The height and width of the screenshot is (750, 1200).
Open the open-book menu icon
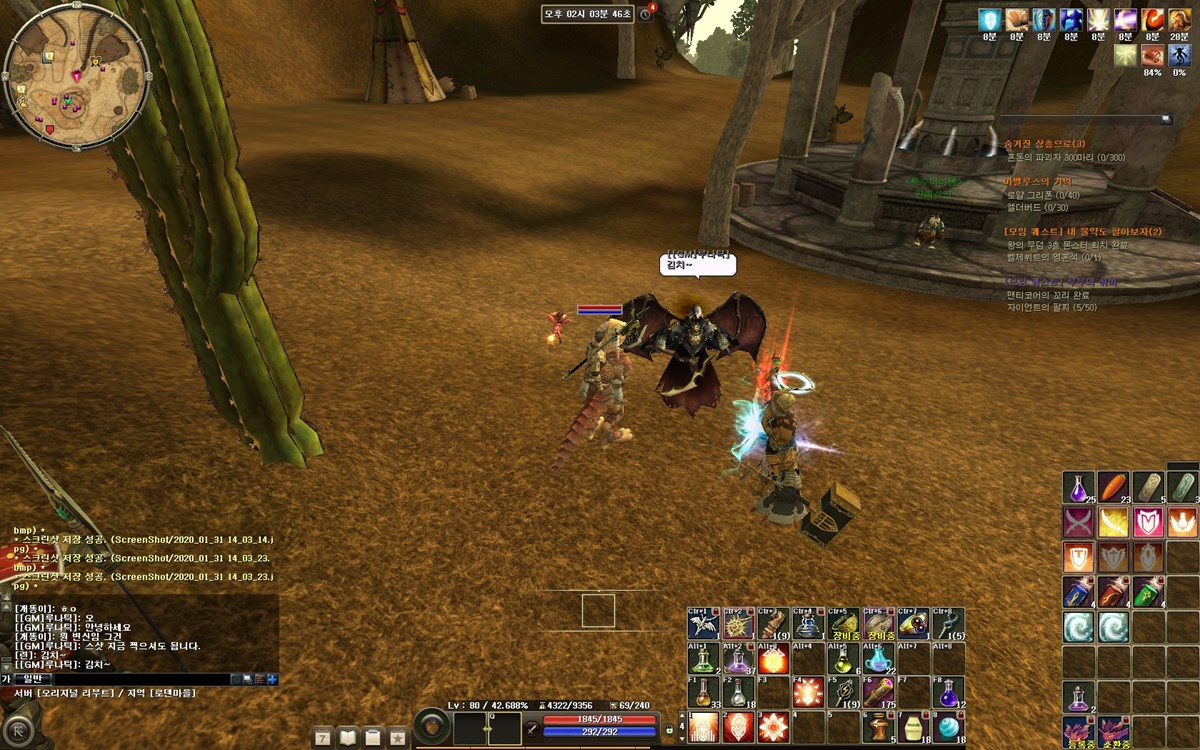pyautogui.click(x=348, y=737)
